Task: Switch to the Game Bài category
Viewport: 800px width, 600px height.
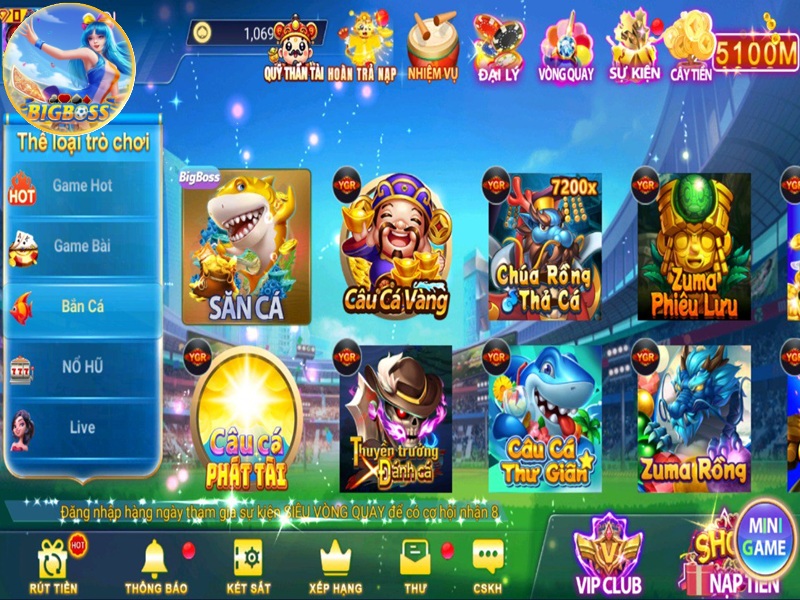Action: pyautogui.click(x=80, y=246)
